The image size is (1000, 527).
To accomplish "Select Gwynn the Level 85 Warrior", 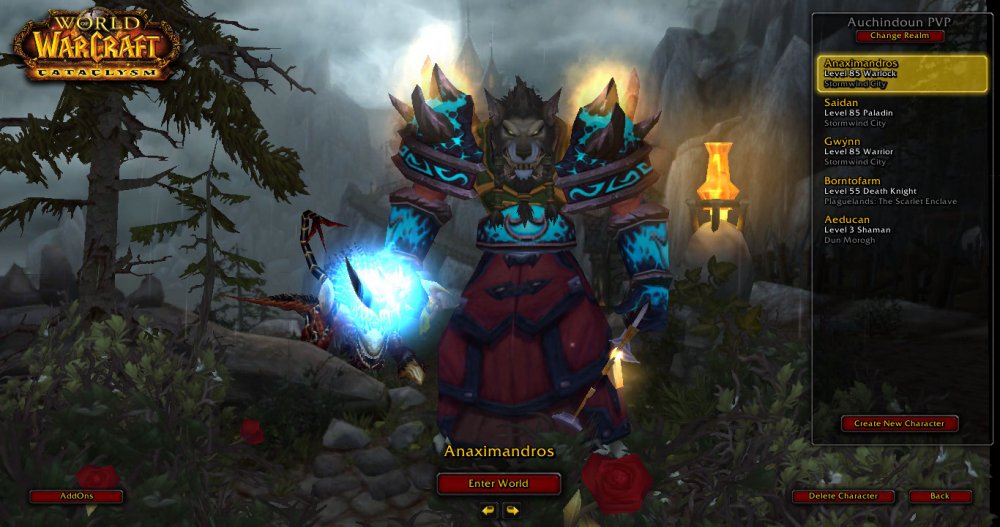I will pos(902,151).
